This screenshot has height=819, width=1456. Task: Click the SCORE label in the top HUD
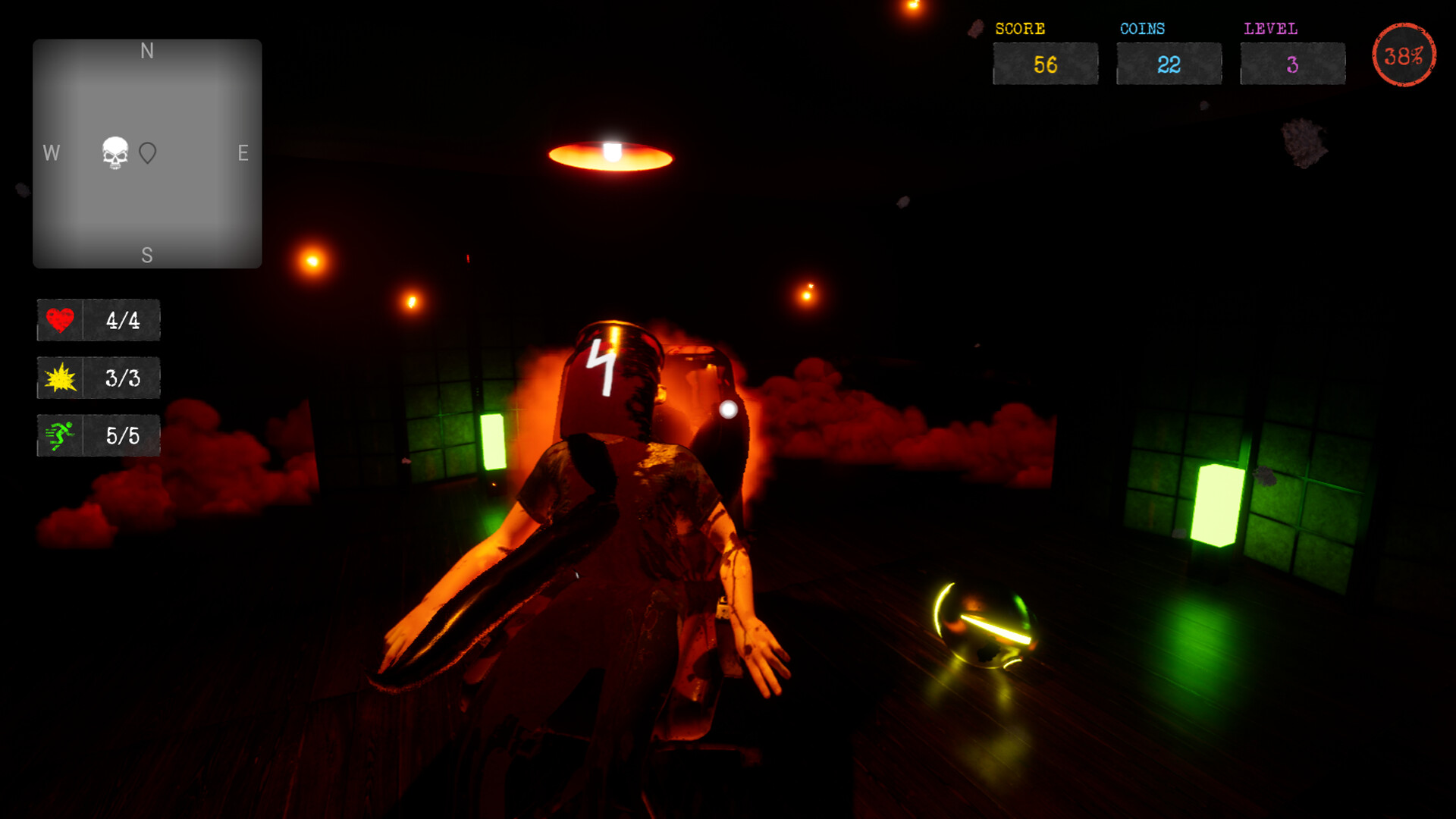coord(1019,29)
